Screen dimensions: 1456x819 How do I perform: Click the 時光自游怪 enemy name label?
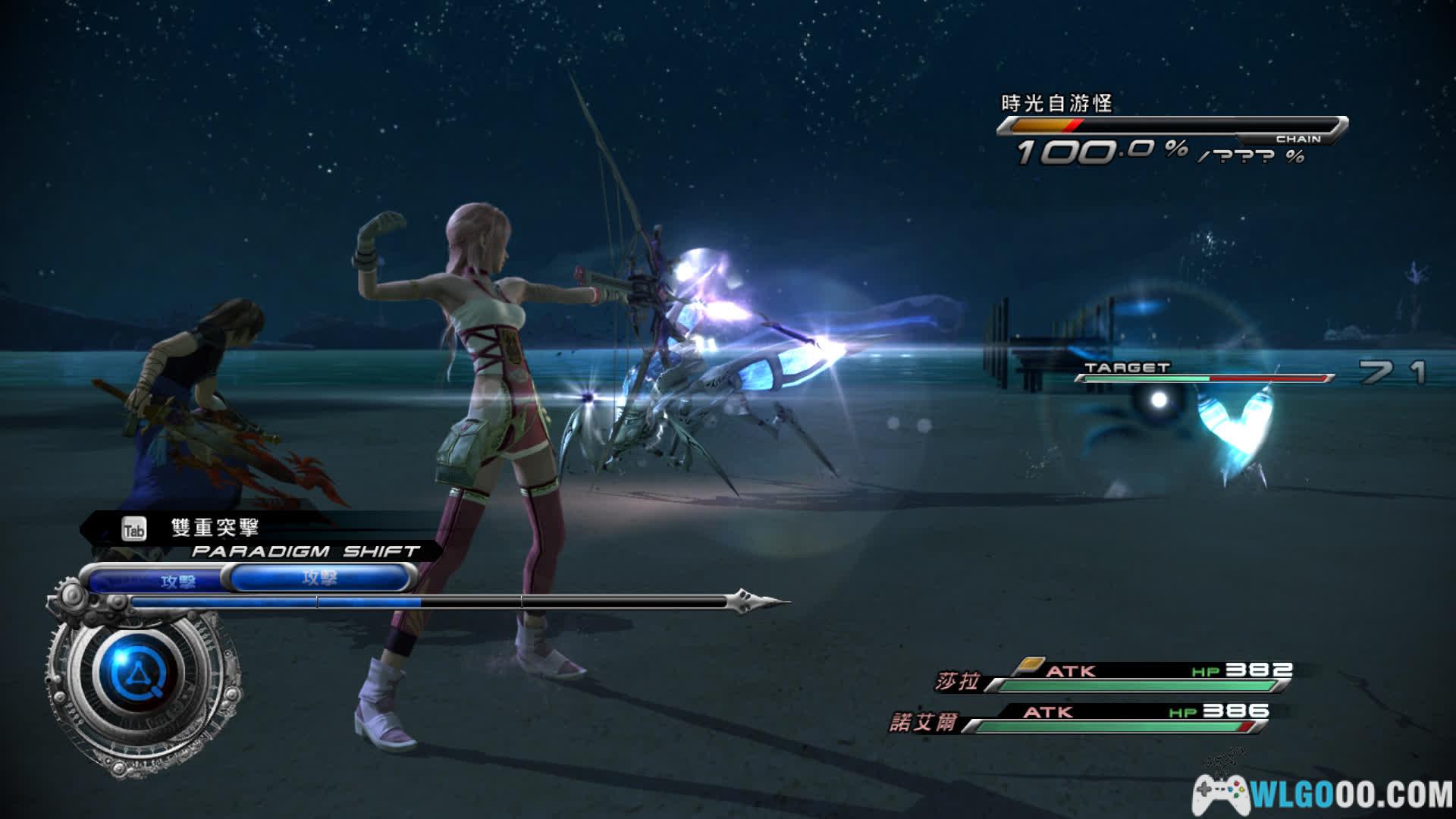1056,103
